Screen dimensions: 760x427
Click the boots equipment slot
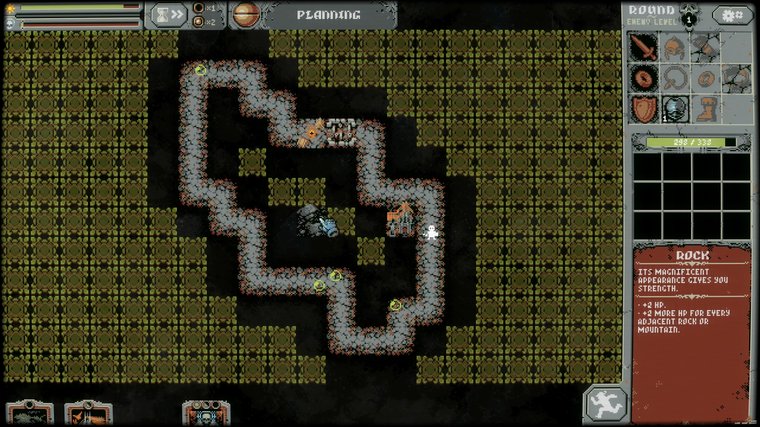706,108
